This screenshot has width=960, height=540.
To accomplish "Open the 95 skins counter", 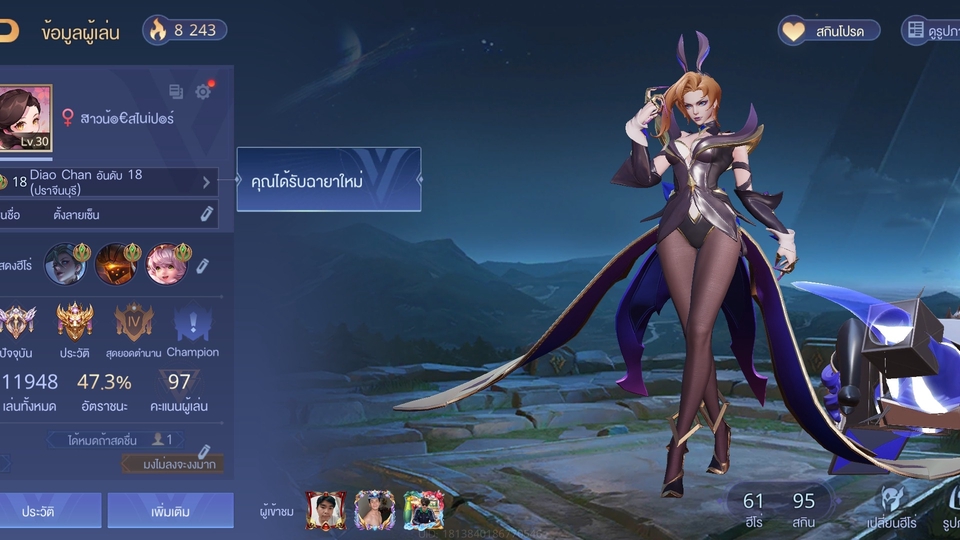I will 804,509.
